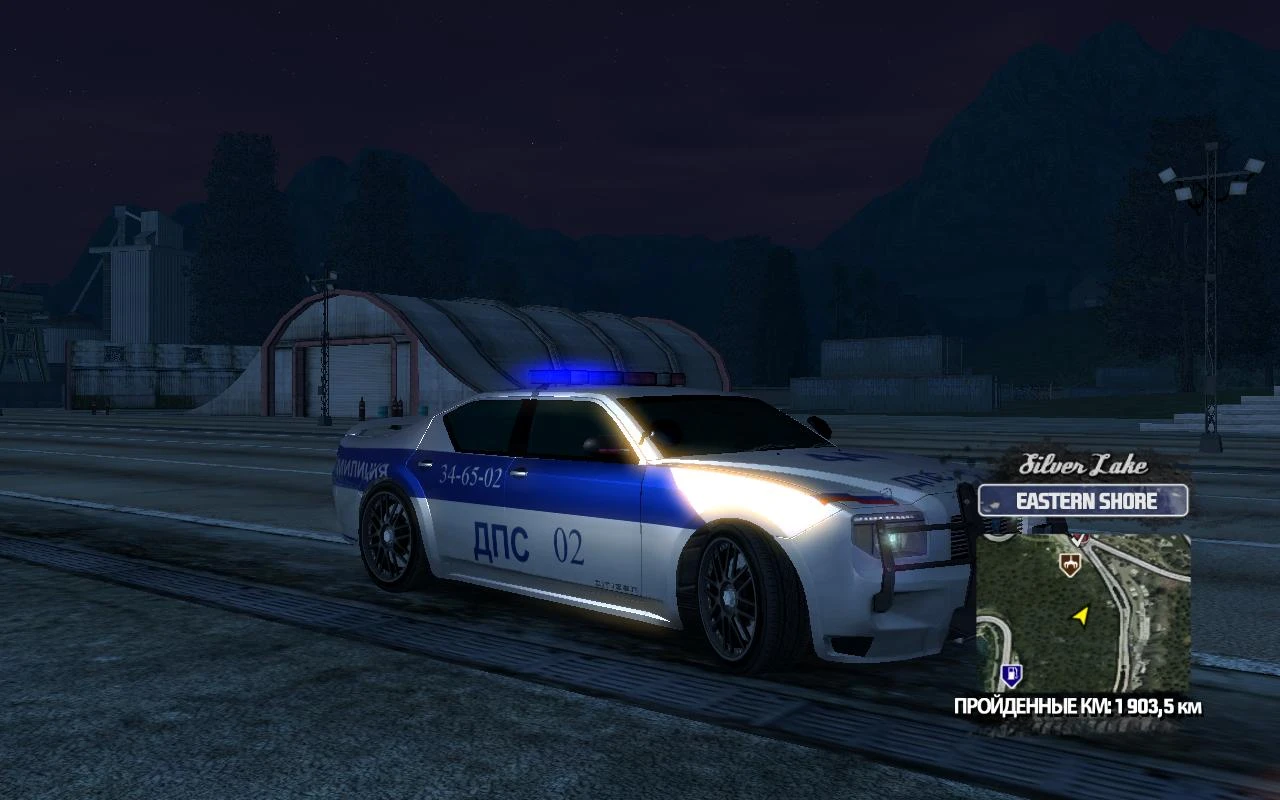Select the junkyard icon on the minimap

[1070, 564]
